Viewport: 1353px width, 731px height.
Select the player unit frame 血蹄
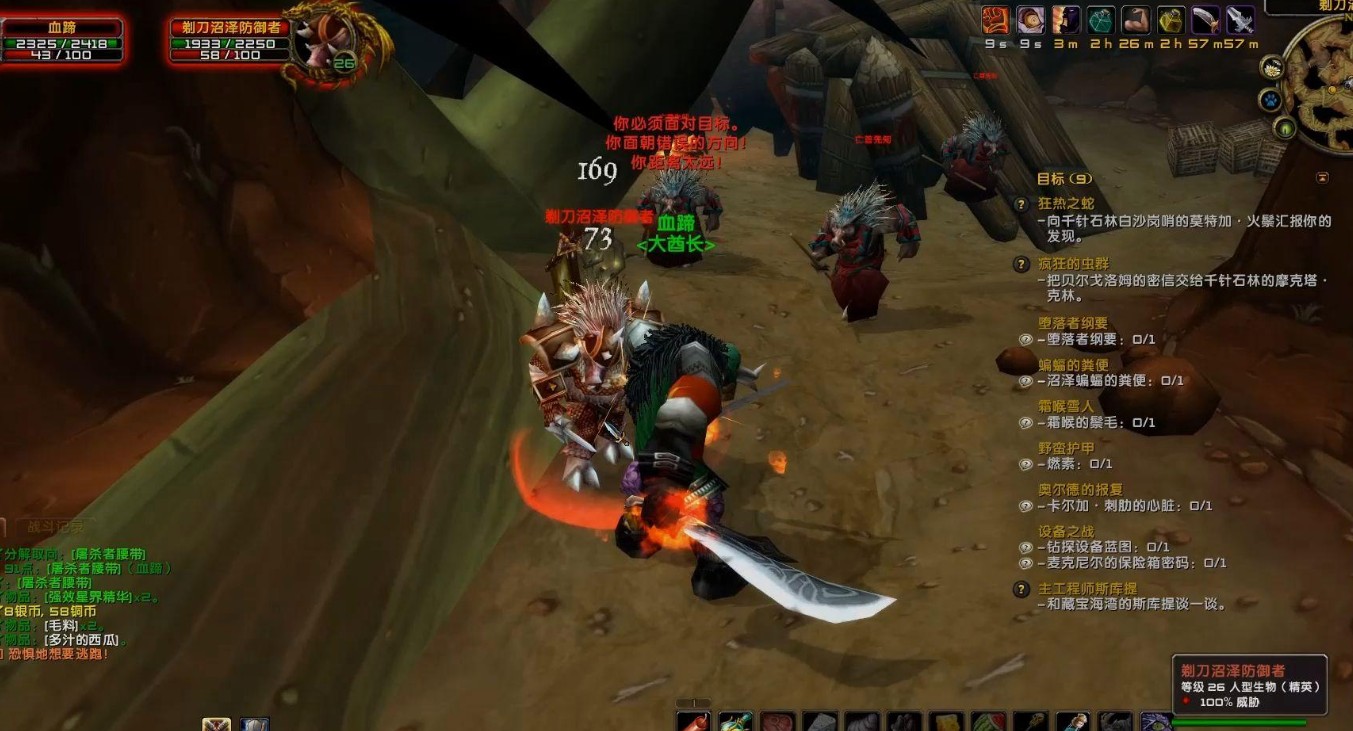coord(62,40)
